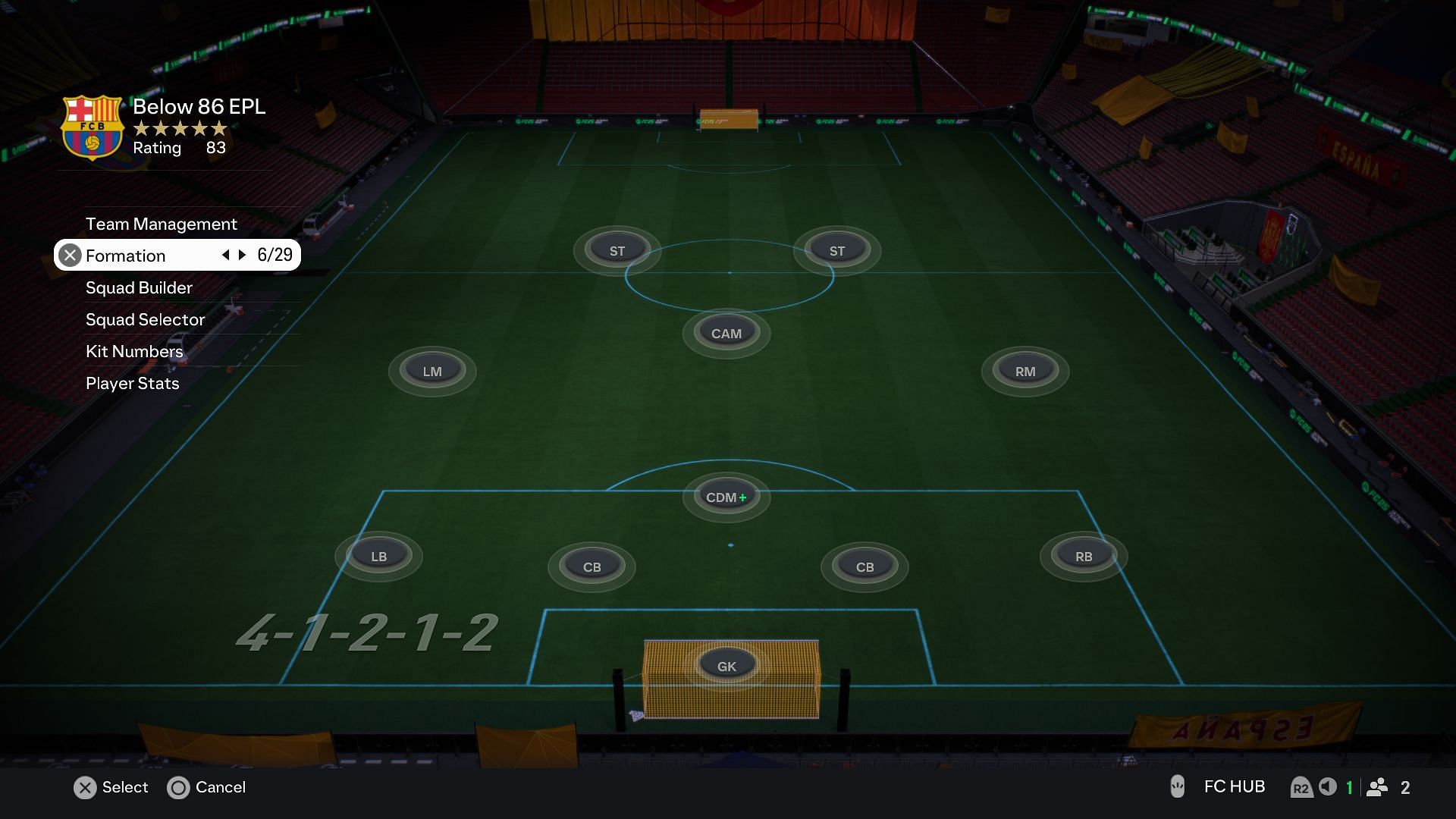Select the Formation menu row
1456x819 pixels.
point(126,256)
